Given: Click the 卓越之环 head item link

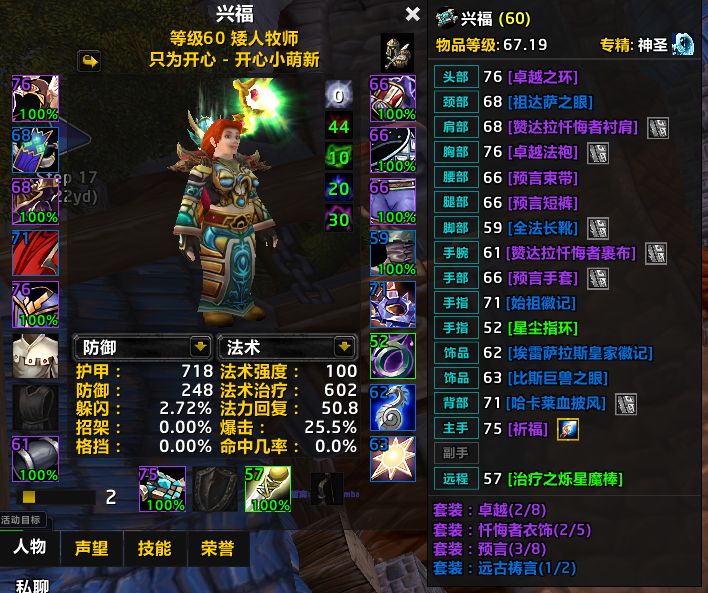Looking at the screenshot, I should [x=543, y=77].
